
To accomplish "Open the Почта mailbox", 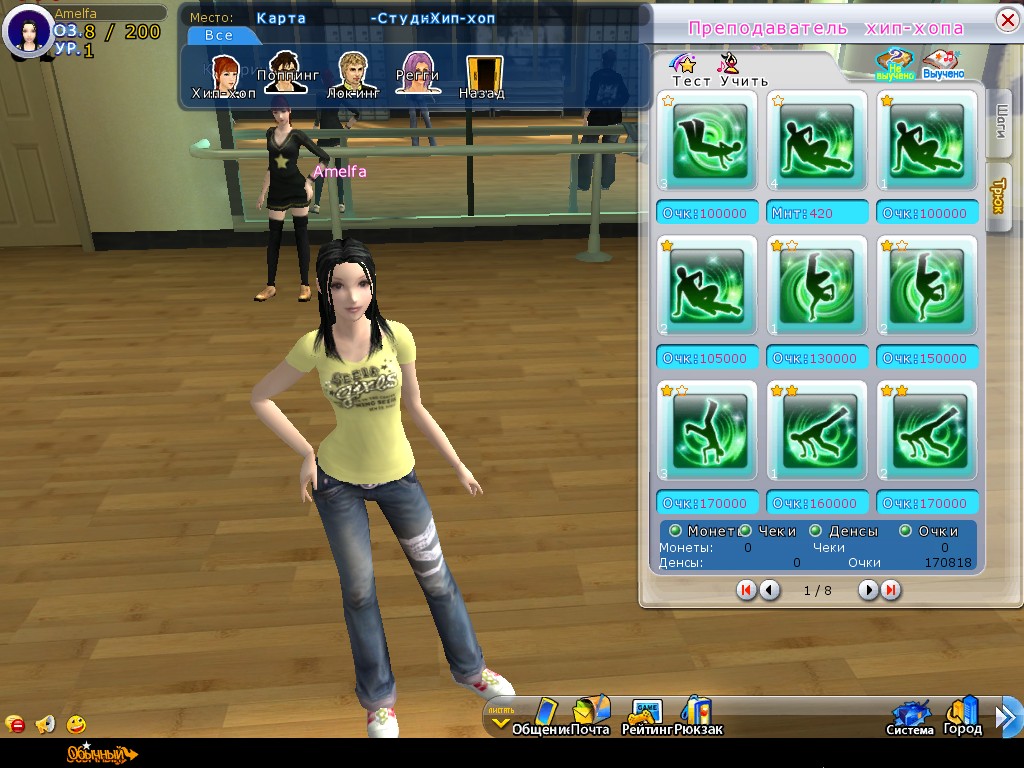I will coord(589,715).
